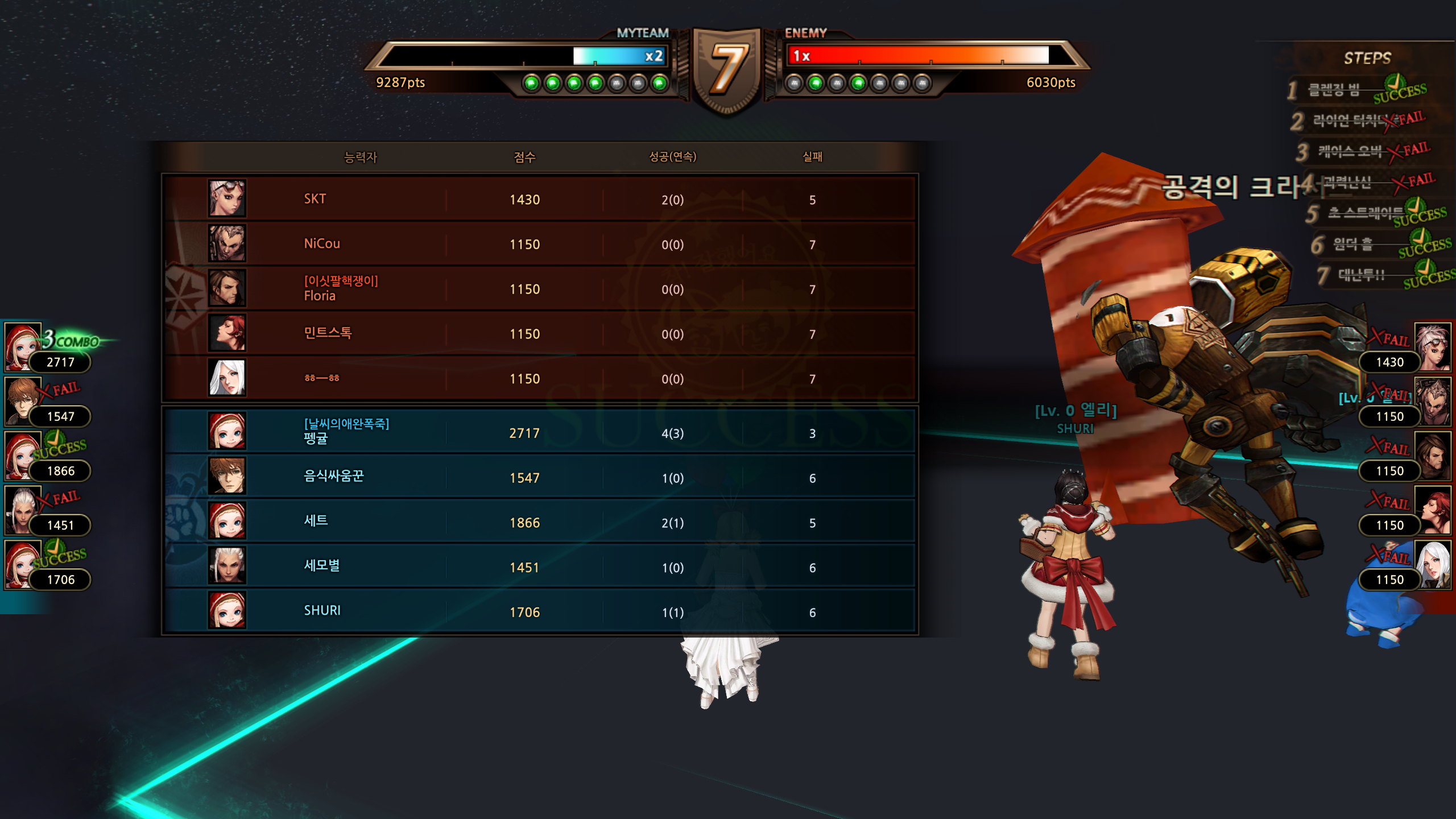Viewport: 1456px width, 819px height.
Task: Select the 세모별 scoreboard row
Action: tap(539, 567)
